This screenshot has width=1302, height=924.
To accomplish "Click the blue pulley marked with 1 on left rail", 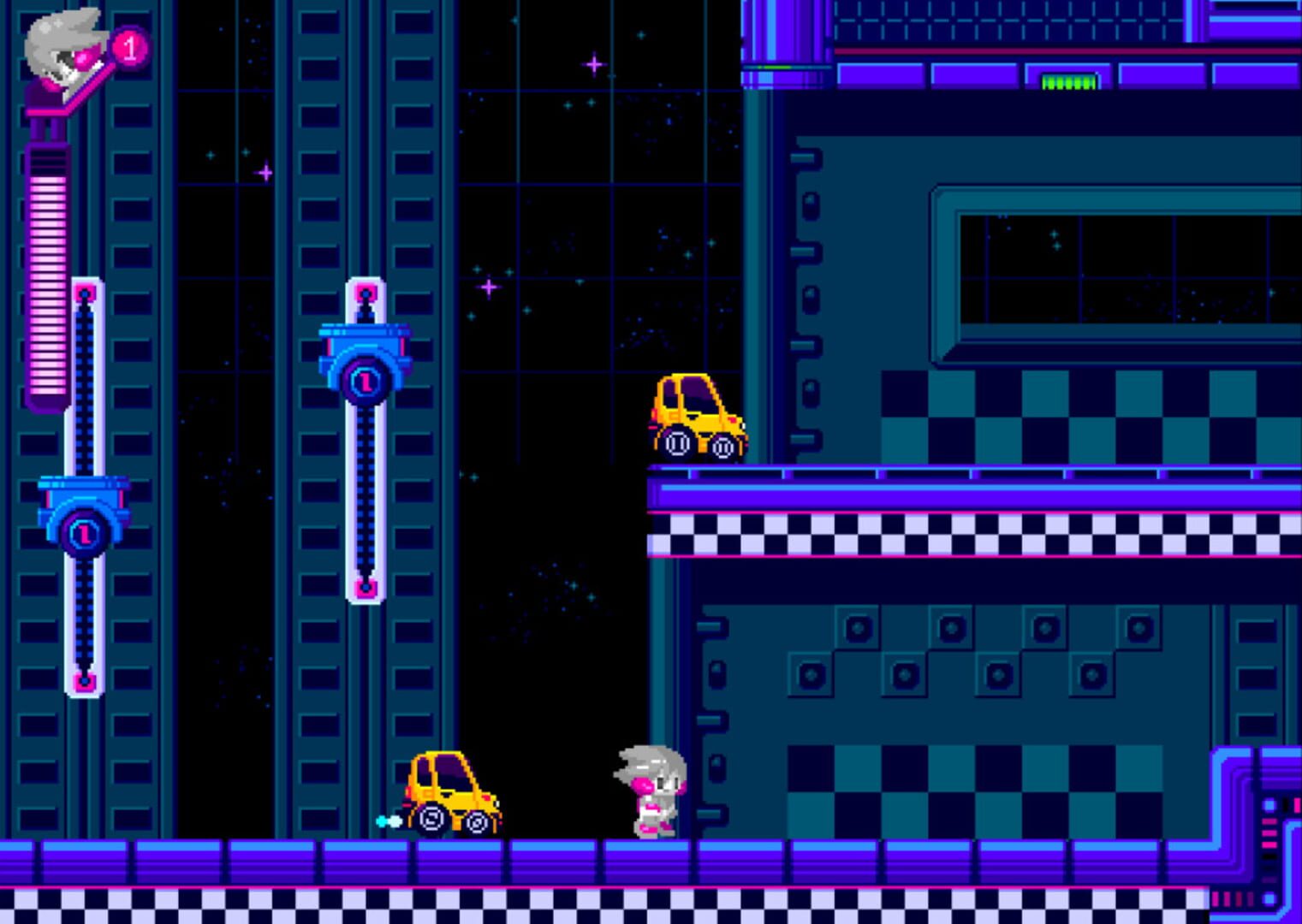I will point(84,530).
